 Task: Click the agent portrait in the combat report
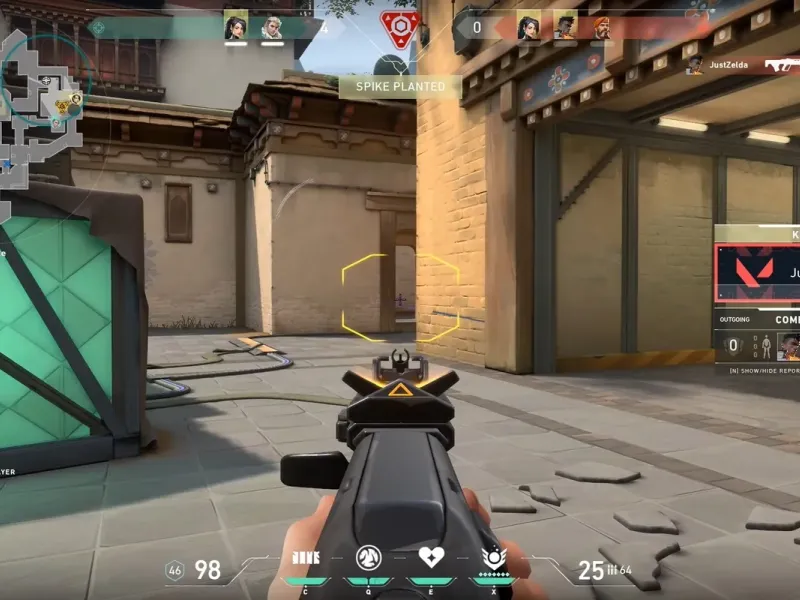coord(788,346)
